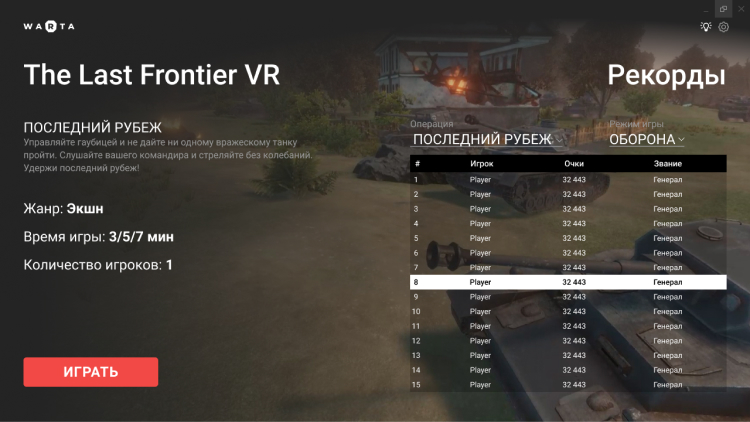
Task: Select the rank 1 leaderboard row
Action: point(568,180)
